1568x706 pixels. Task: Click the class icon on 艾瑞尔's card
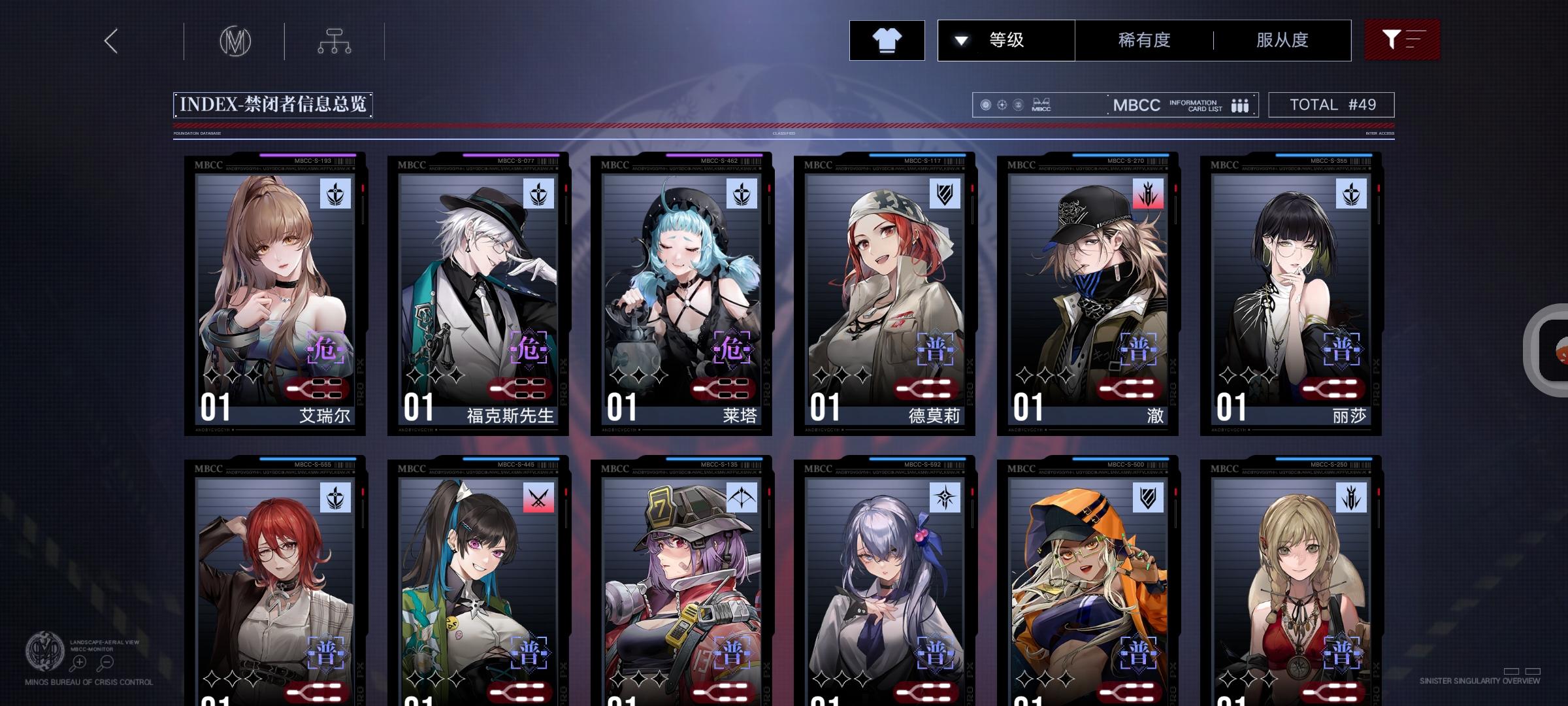[334, 193]
